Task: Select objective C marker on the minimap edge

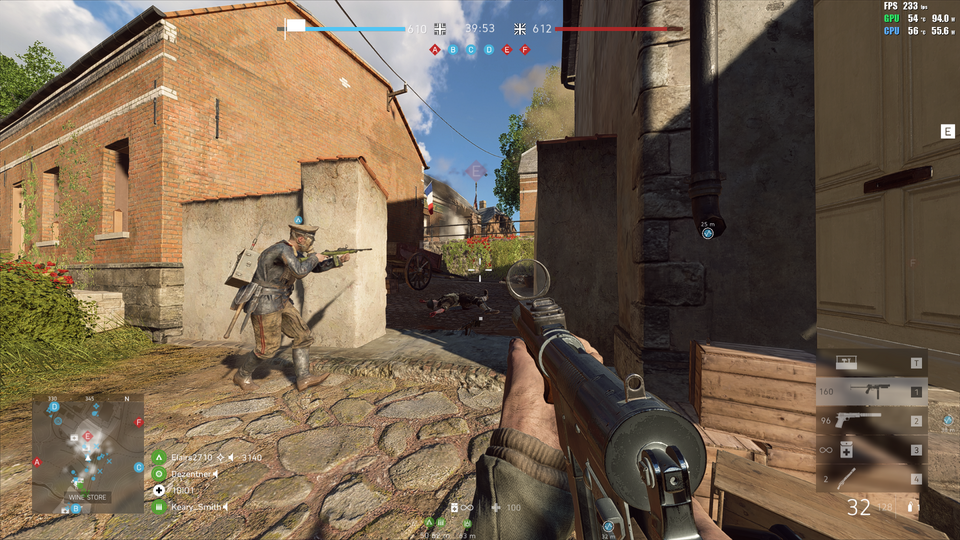Action: (x=139, y=467)
